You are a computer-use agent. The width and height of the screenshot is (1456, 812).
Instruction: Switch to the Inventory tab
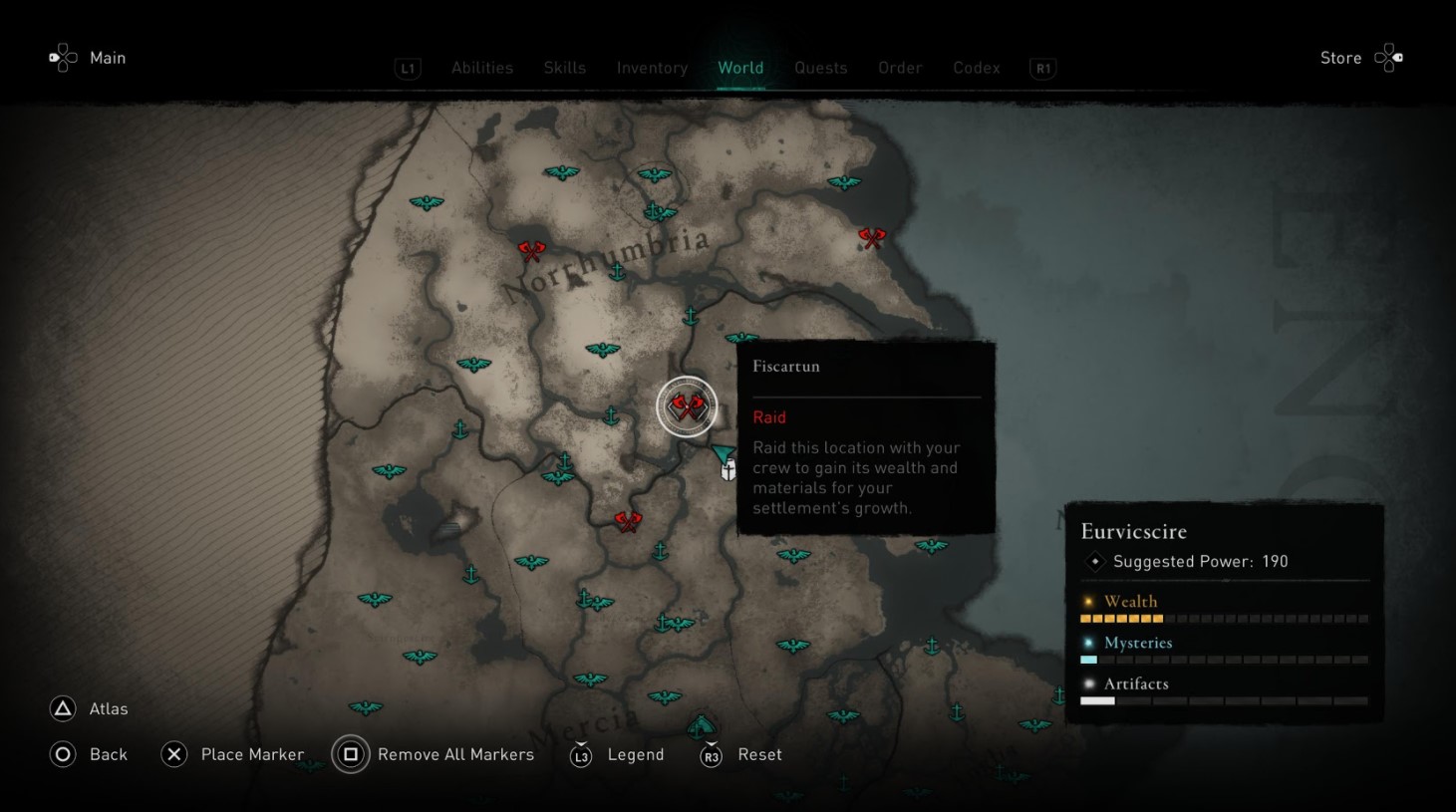[x=652, y=68]
